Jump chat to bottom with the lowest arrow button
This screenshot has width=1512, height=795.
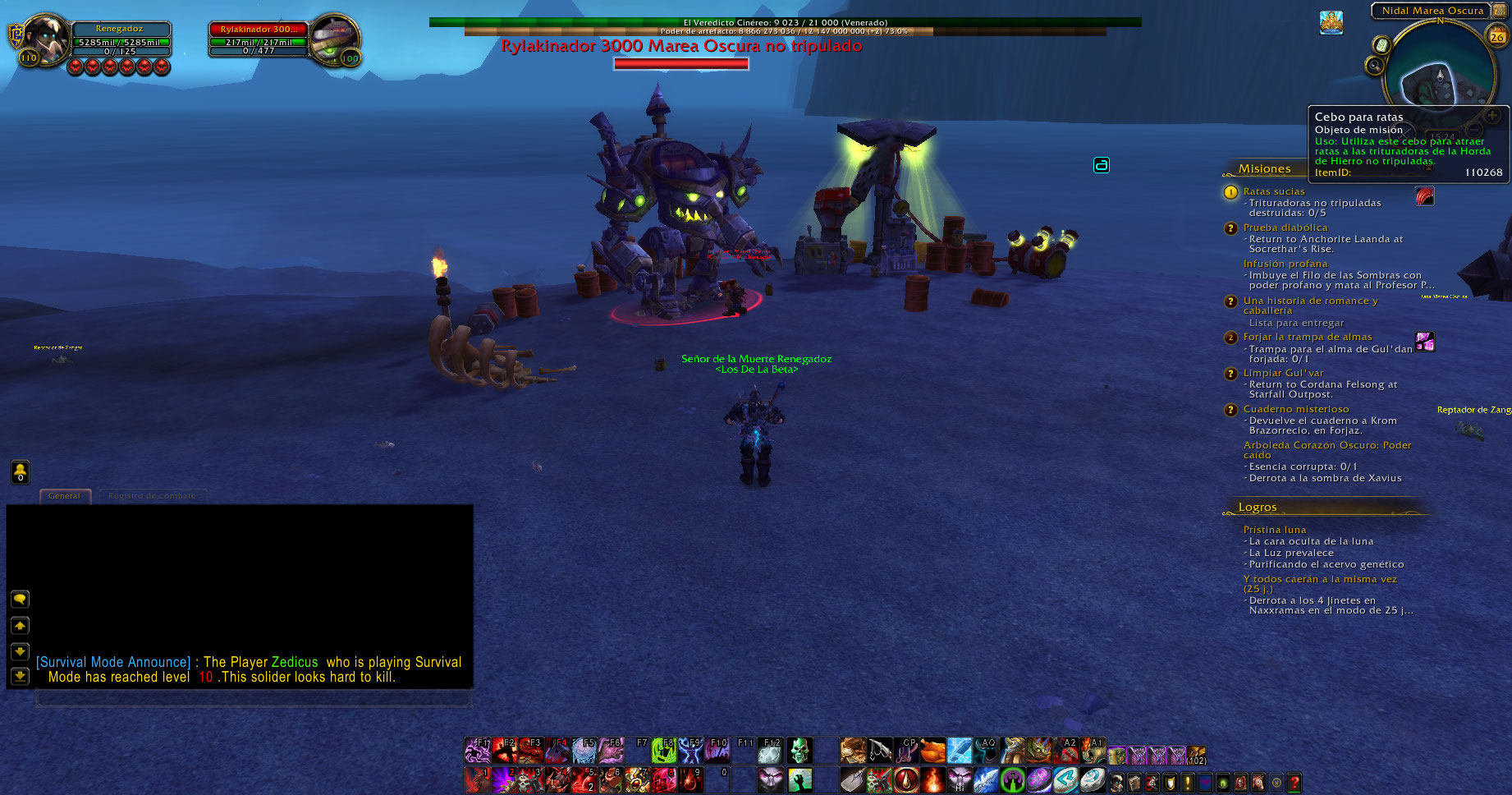[x=20, y=677]
